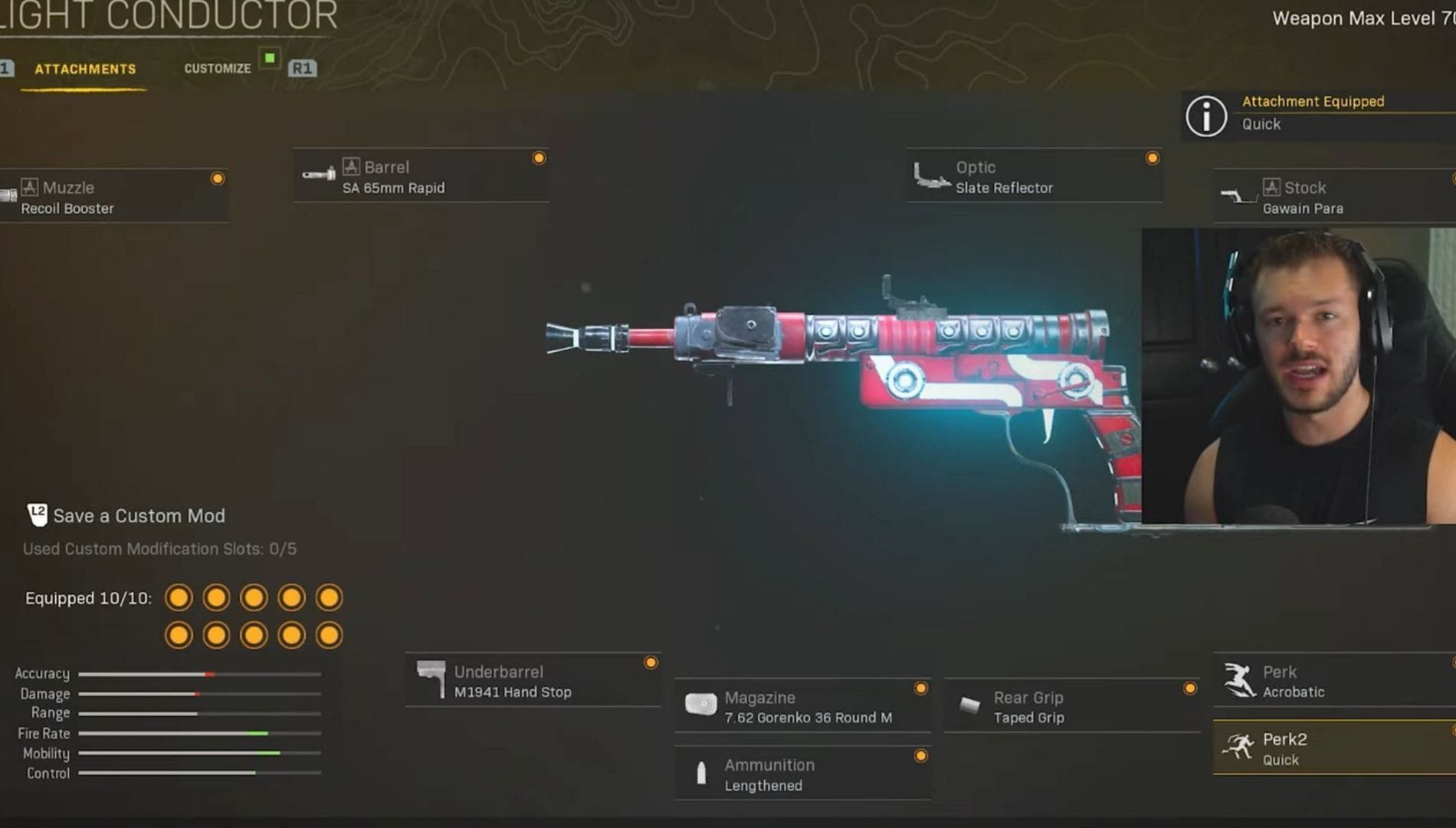1456x828 pixels.
Task: Select Save a Custom Mod
Action: click(x=138, y=516)
